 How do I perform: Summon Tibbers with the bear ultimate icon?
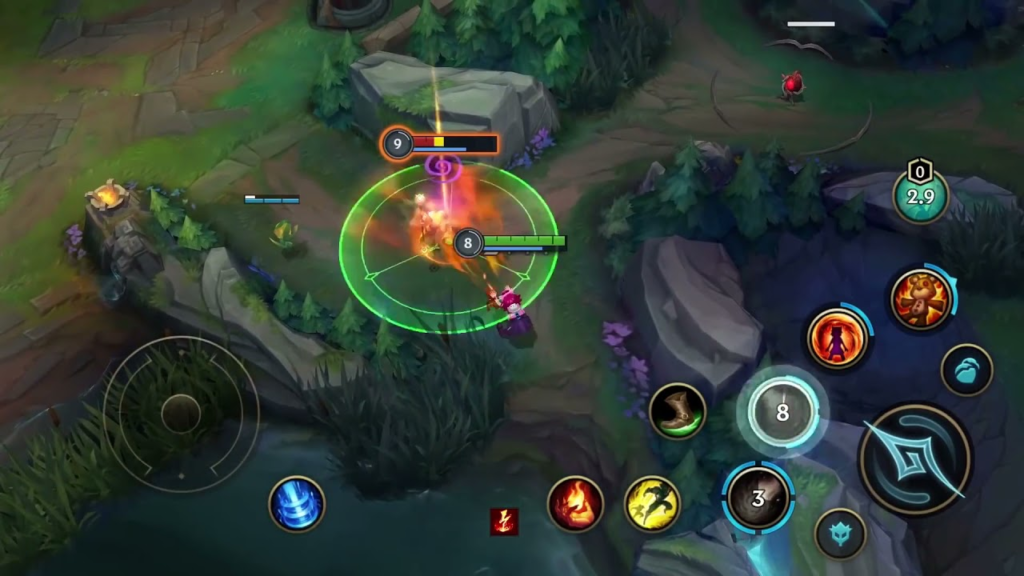coord(919,299)
